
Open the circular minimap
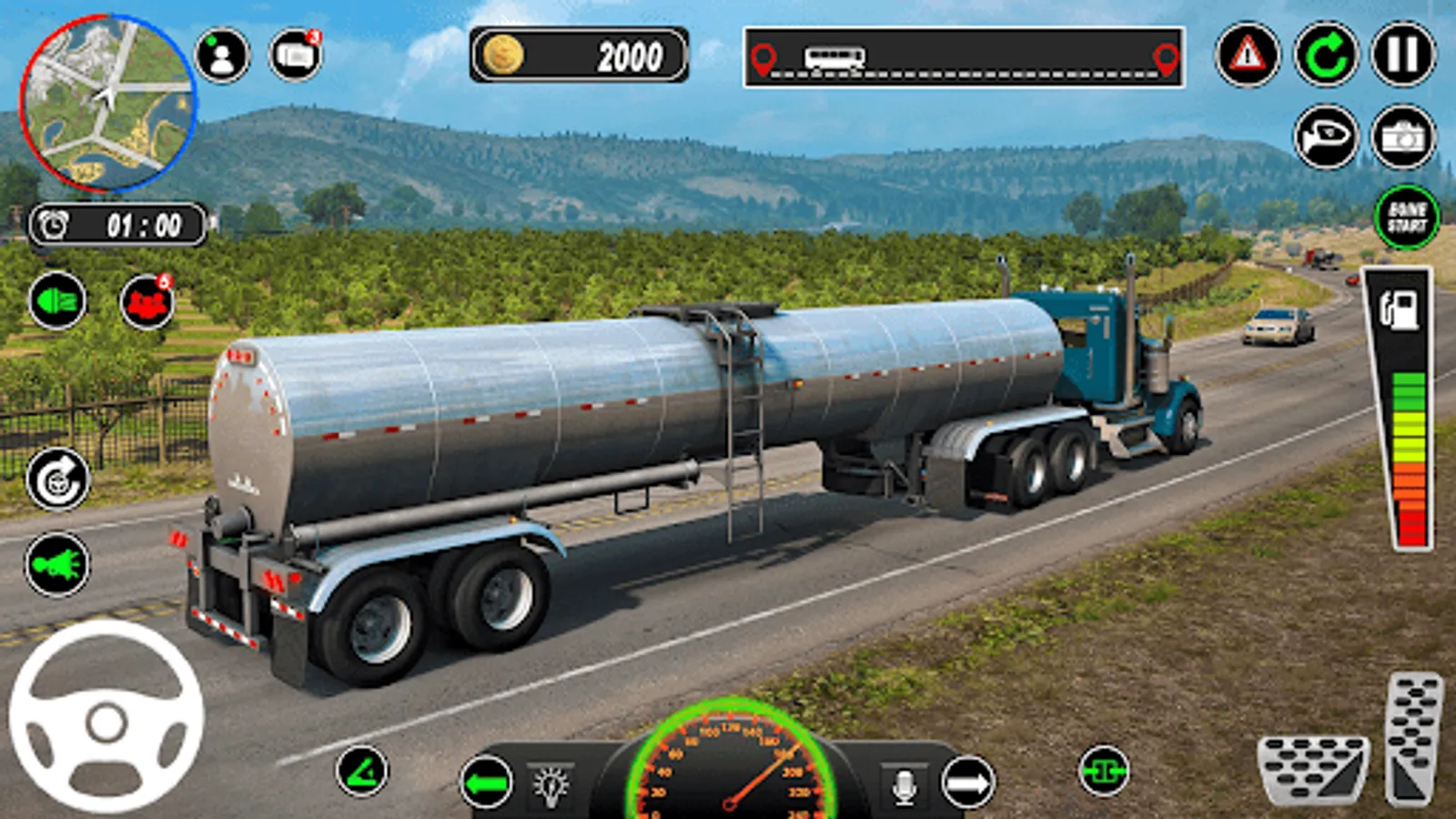pos(107,102)
